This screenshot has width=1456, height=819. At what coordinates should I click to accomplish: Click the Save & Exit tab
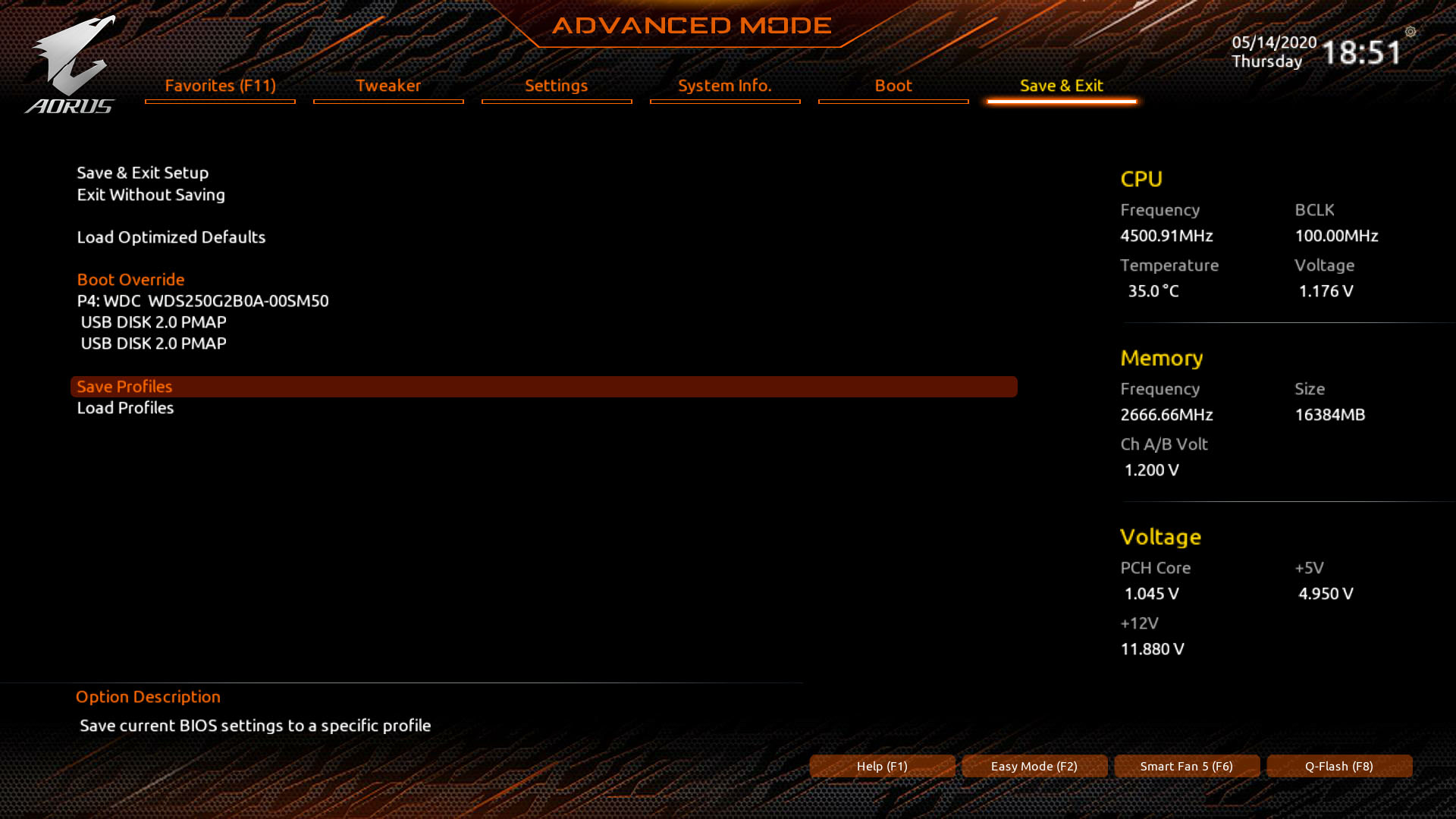1062,86
